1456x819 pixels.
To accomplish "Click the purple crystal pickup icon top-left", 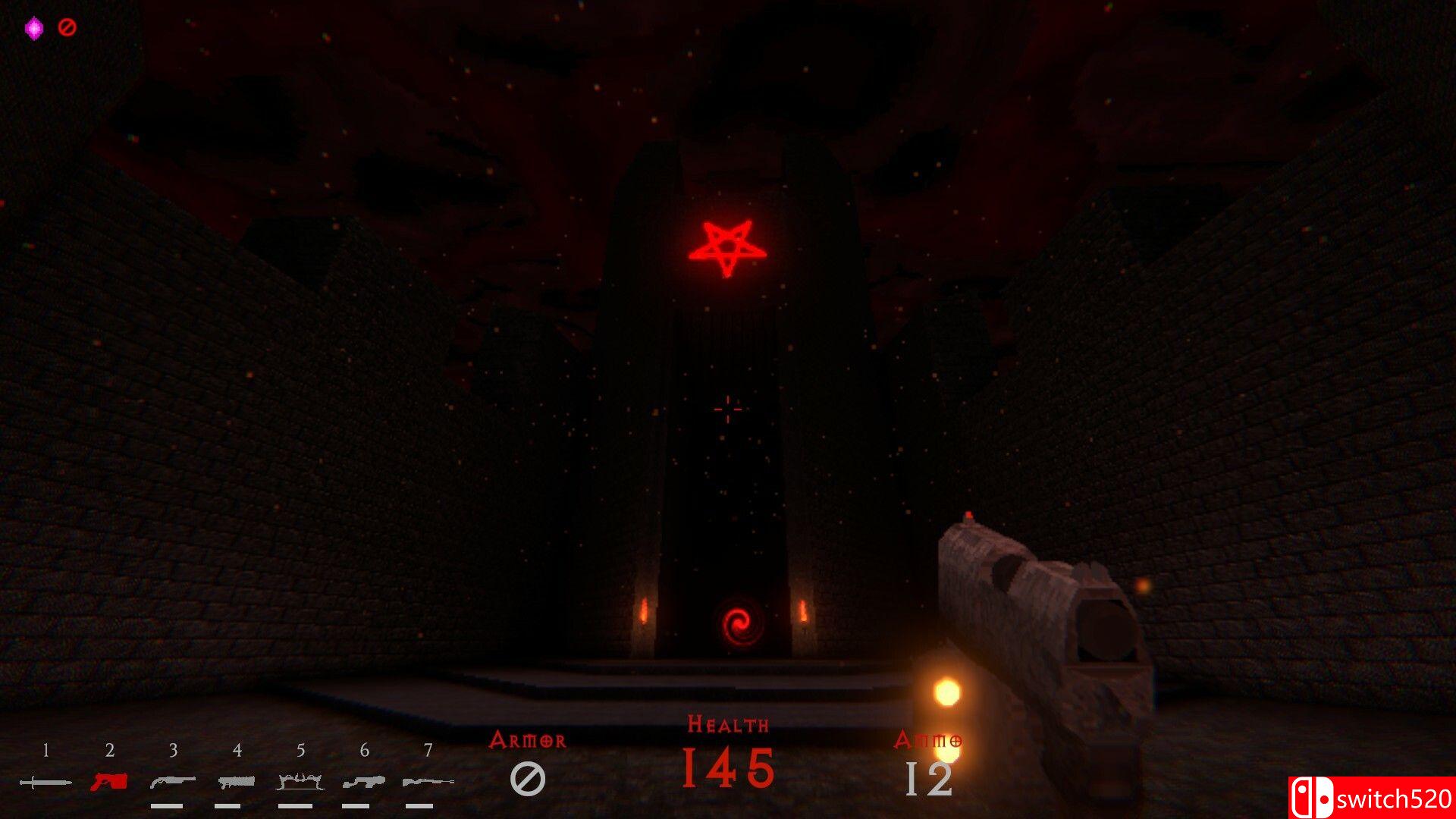I will [33, 27].
